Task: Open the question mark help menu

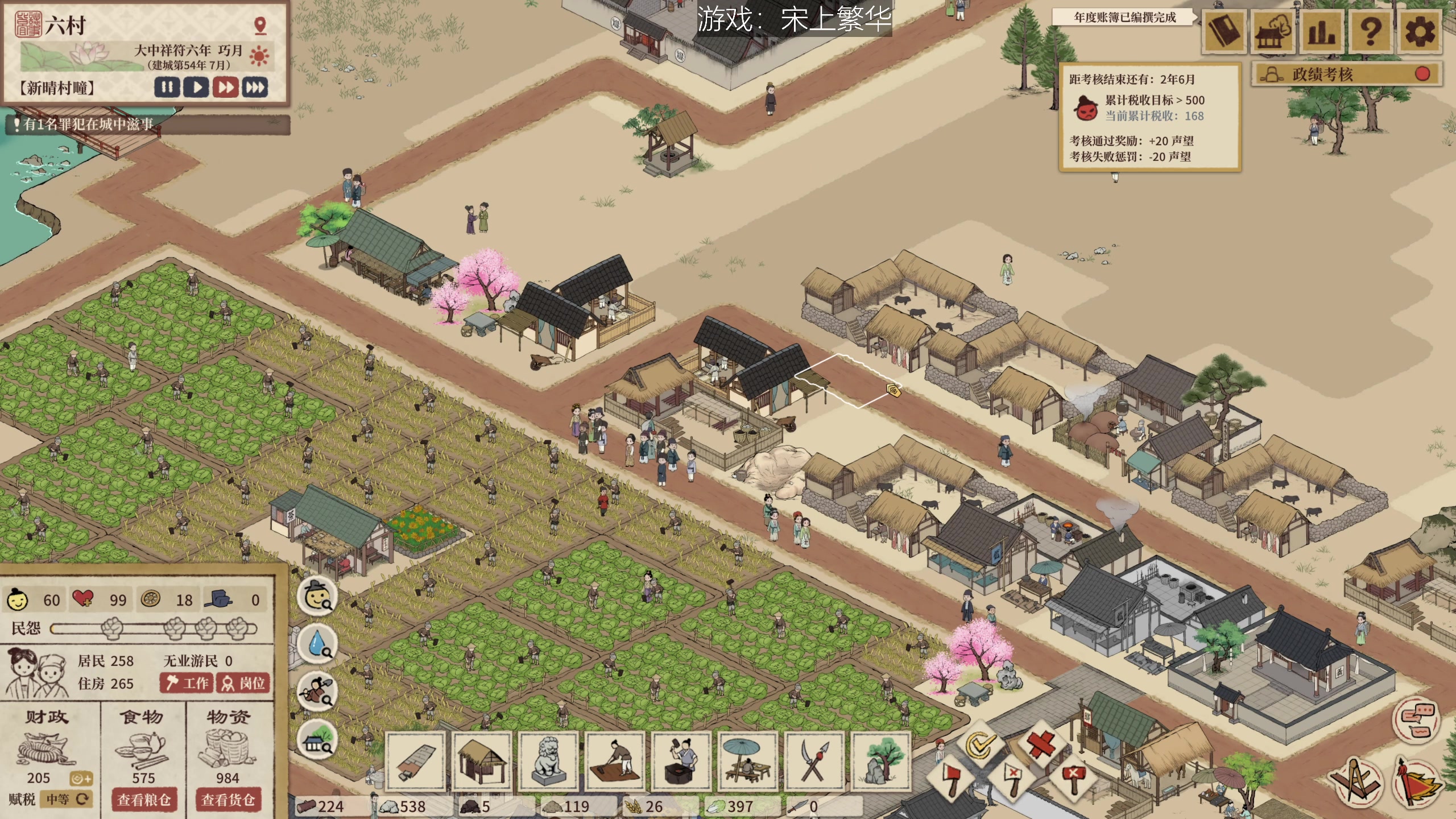Action: click(x=1371, y=32)
